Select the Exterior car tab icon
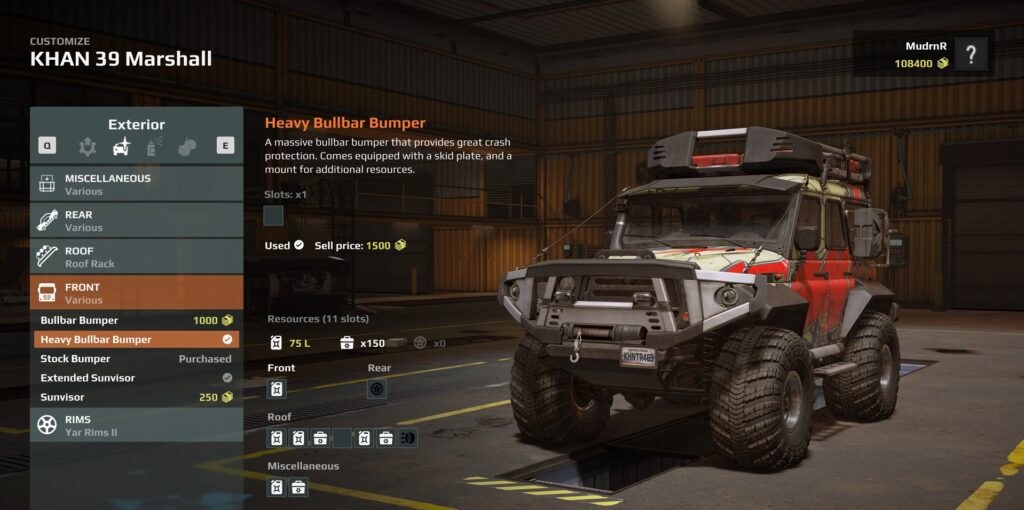Image resolution: width=1024 pixels, height=510 pixels. pyautogui.click(x=122, y=146)
